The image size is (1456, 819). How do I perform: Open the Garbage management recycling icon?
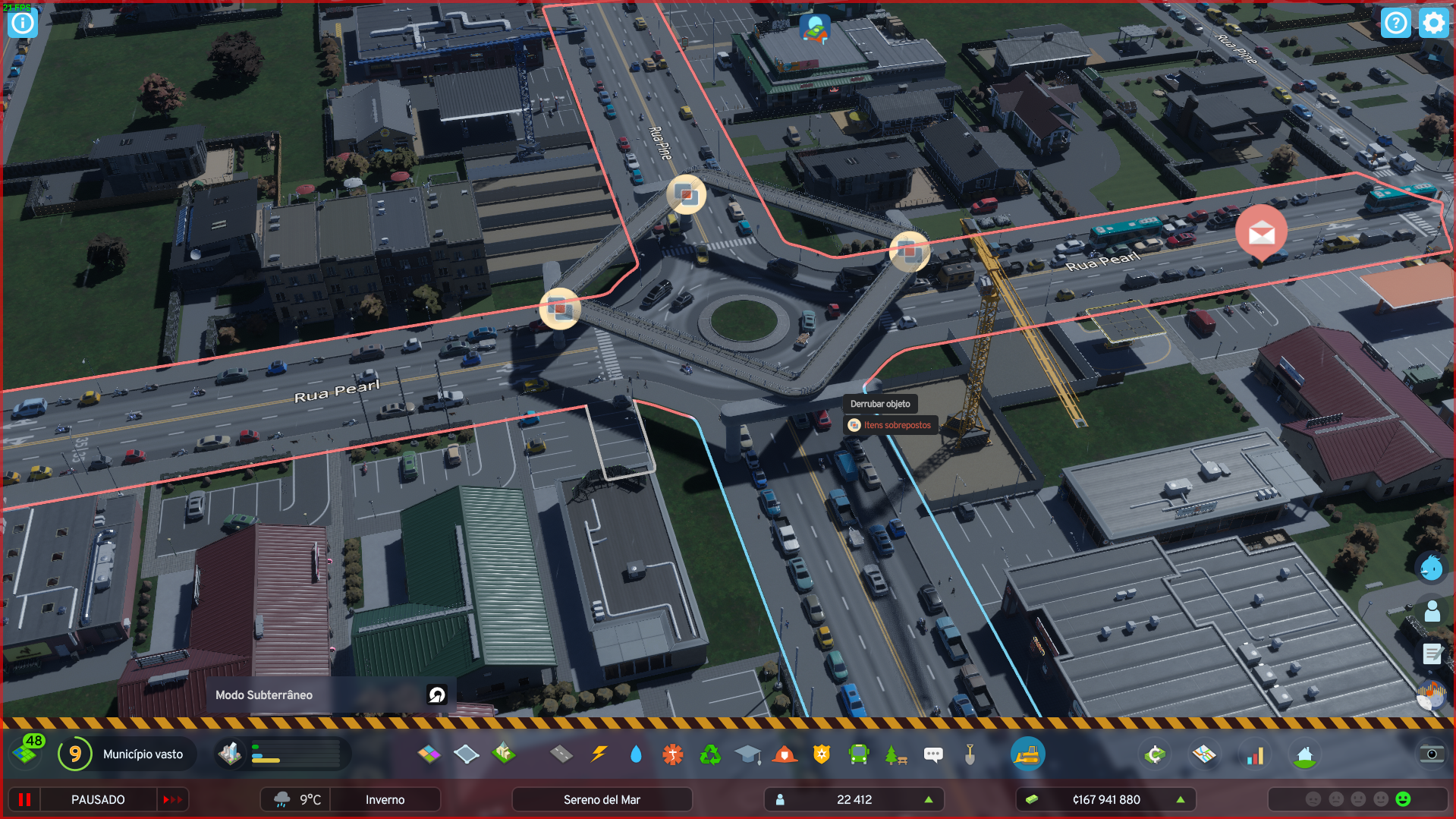click(710, 754)
